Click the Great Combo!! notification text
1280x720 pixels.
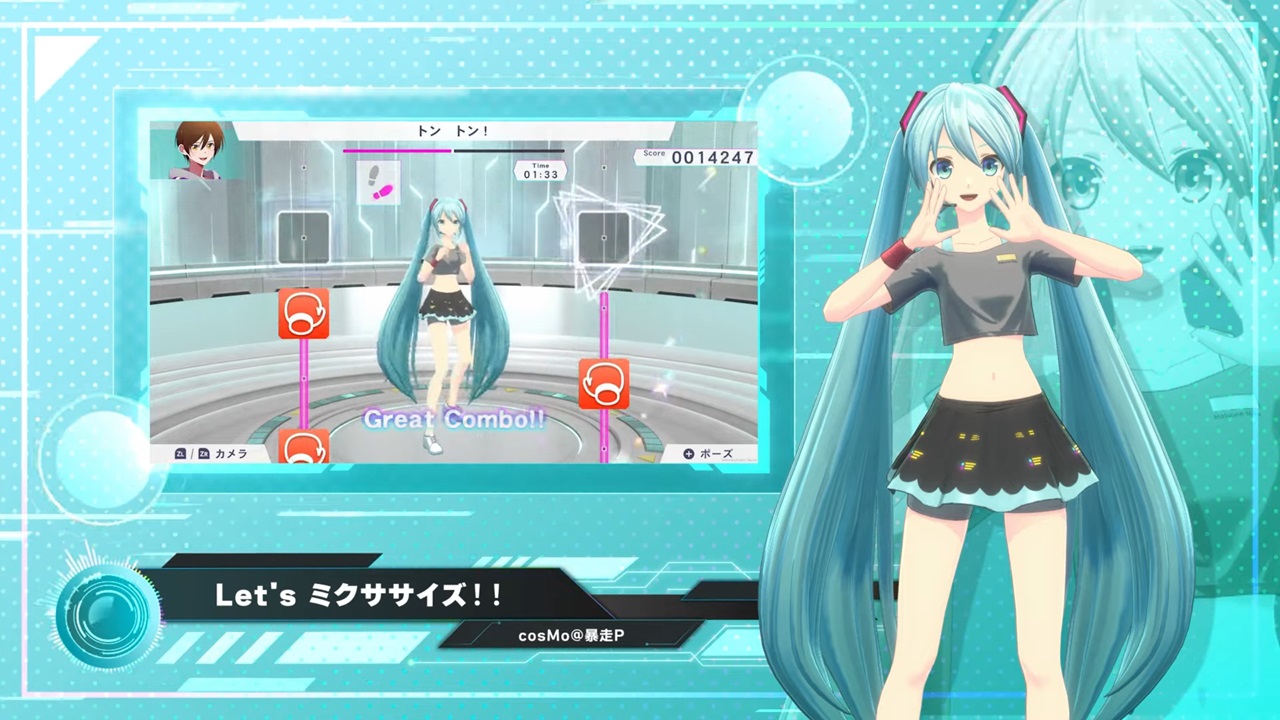pos(455,419)
